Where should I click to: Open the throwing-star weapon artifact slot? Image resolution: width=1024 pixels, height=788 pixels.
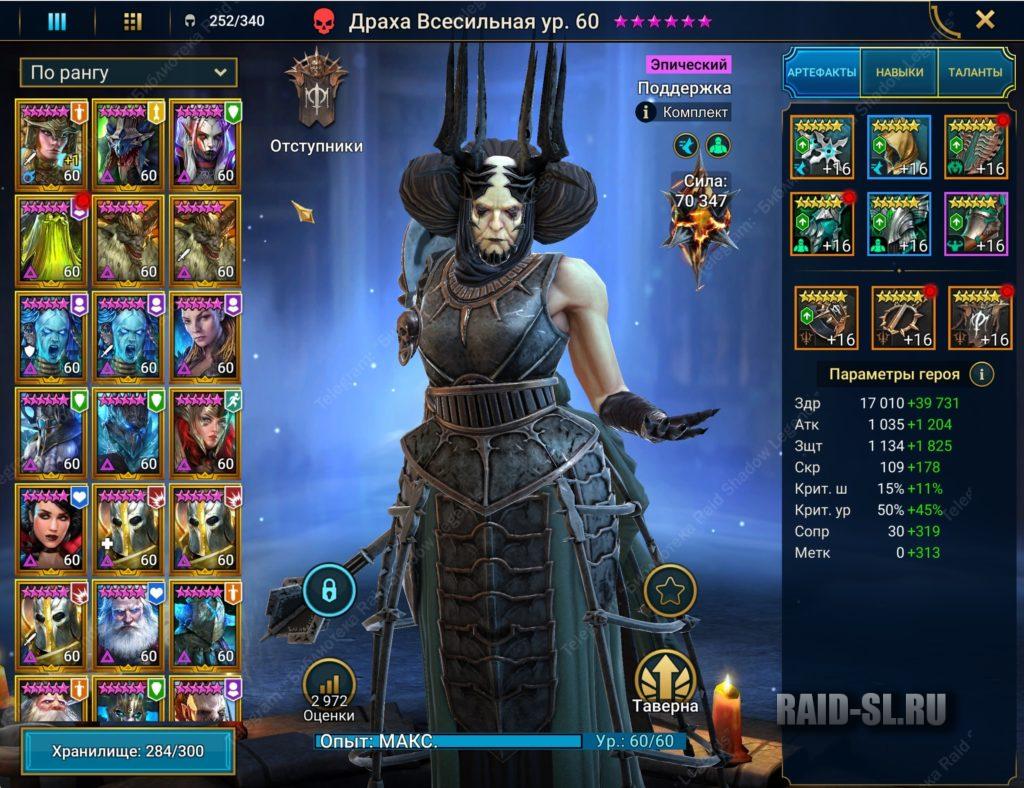821,147
